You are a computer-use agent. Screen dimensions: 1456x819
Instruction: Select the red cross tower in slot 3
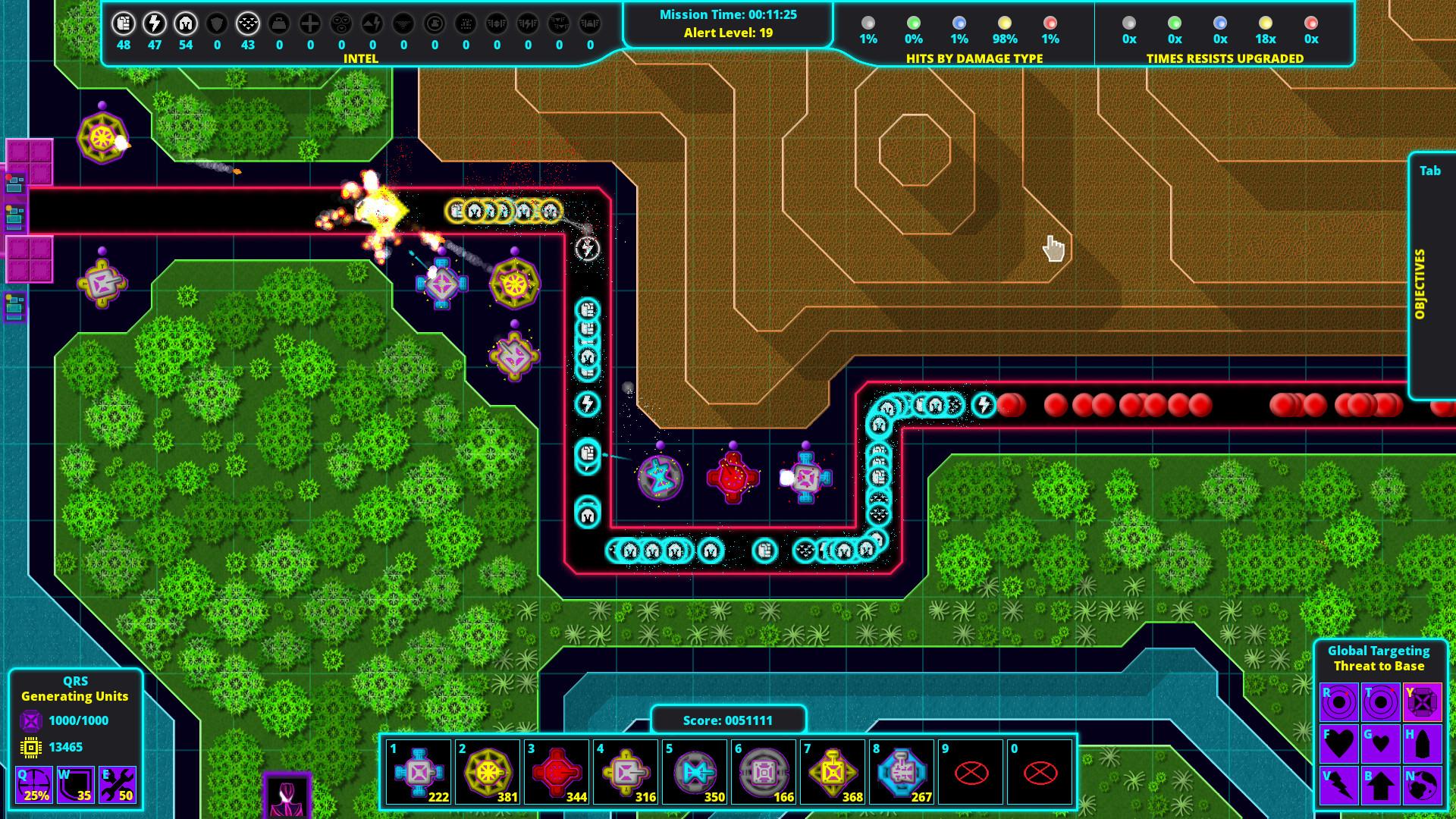pyautogui.click(x=556, y=770)
